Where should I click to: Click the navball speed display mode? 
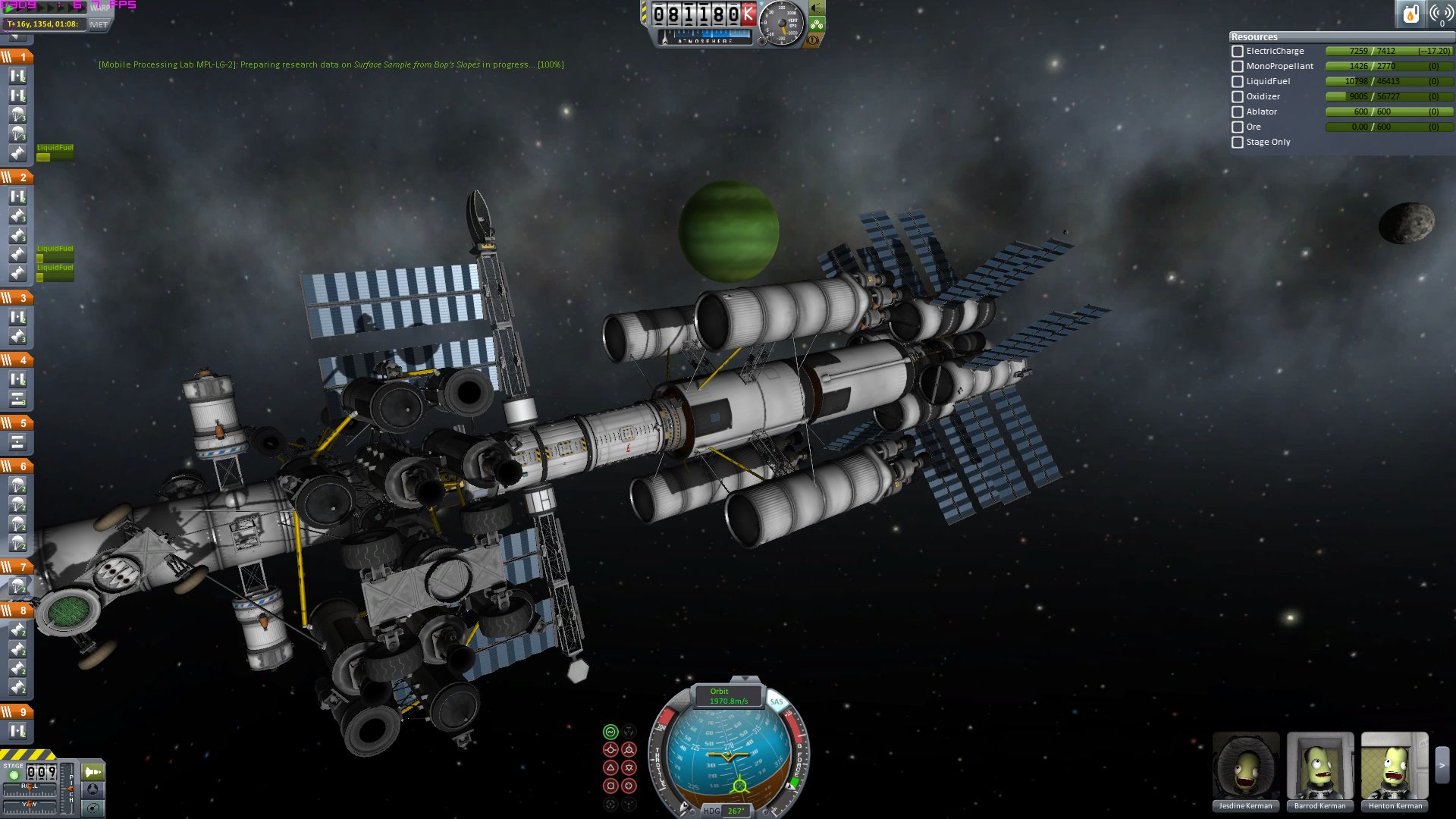pyautogui.click(x=728, y=696)
